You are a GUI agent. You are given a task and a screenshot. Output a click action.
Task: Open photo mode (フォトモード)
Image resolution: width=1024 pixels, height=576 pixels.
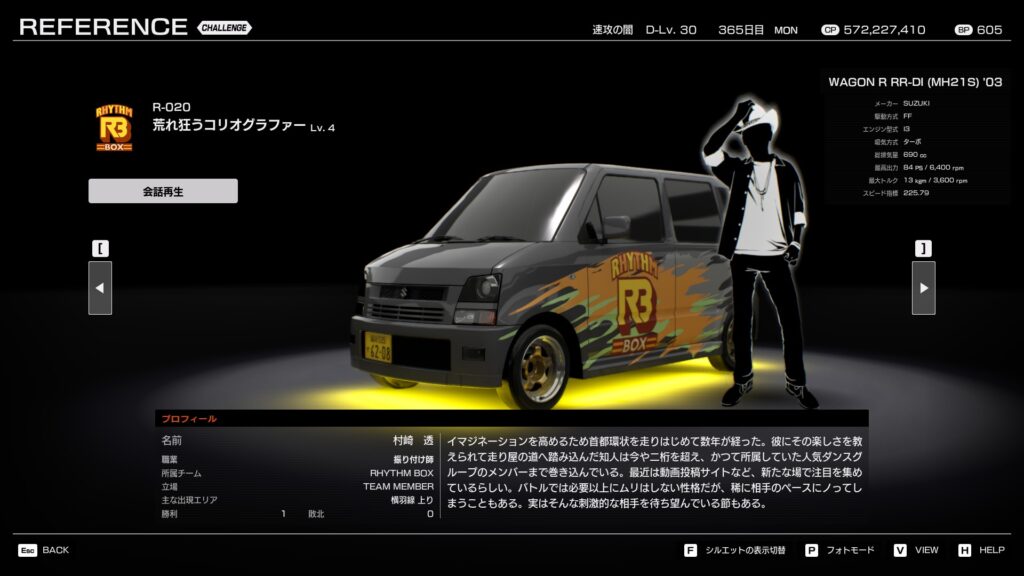[844, 550]
